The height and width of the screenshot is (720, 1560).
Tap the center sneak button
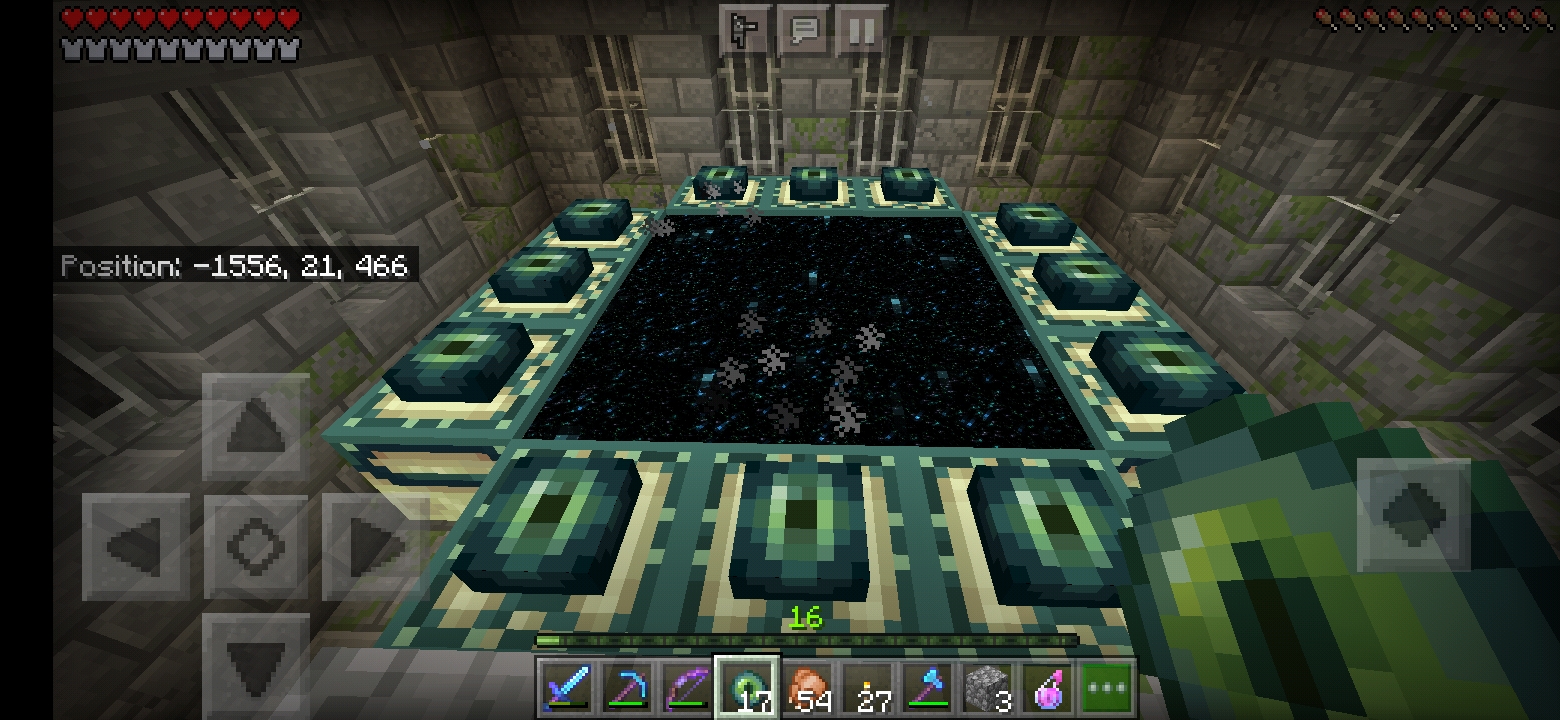[255, 547]
